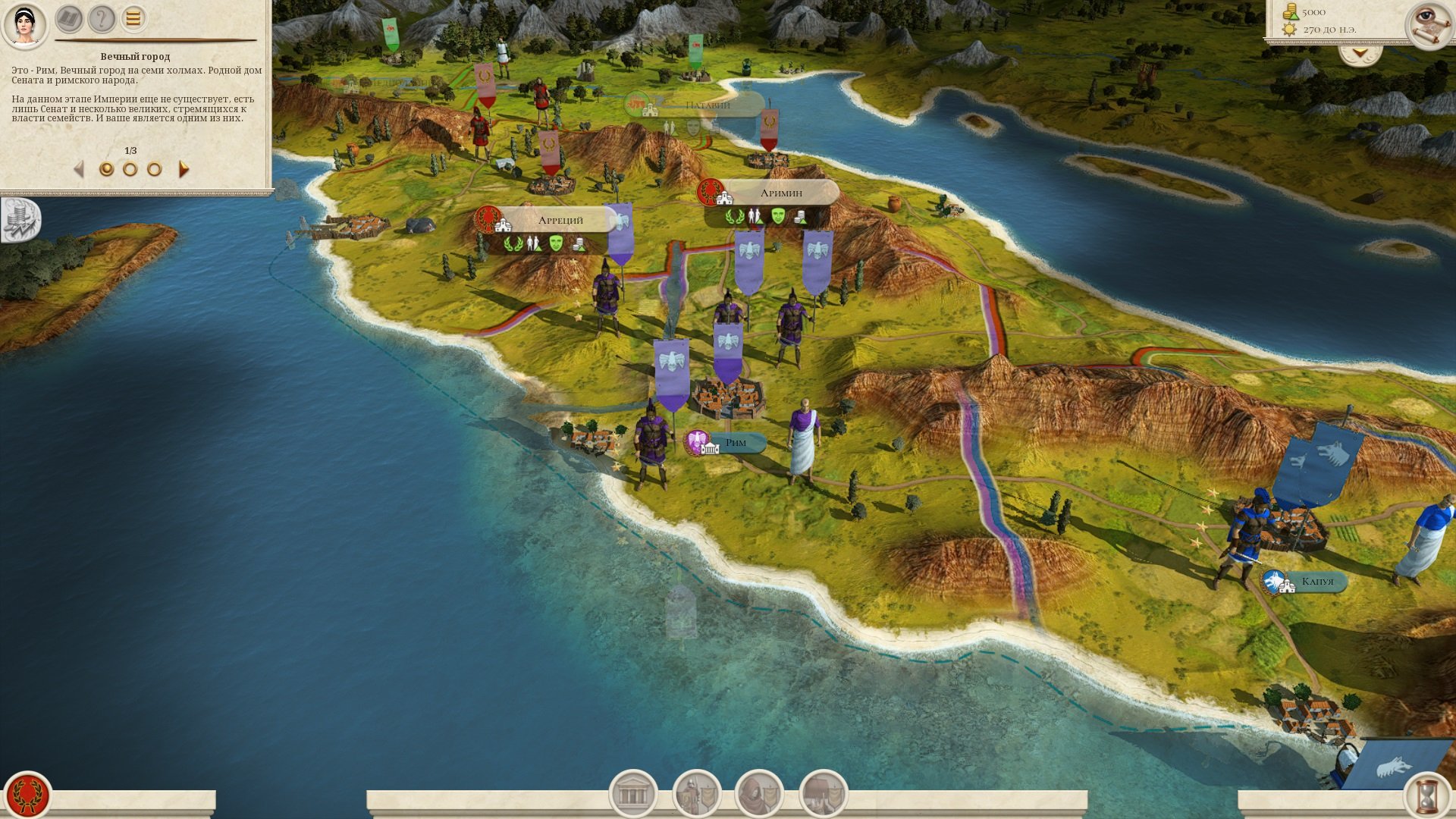
Task: Open the temple building settlements button
Action: click(x=633, y=794)
